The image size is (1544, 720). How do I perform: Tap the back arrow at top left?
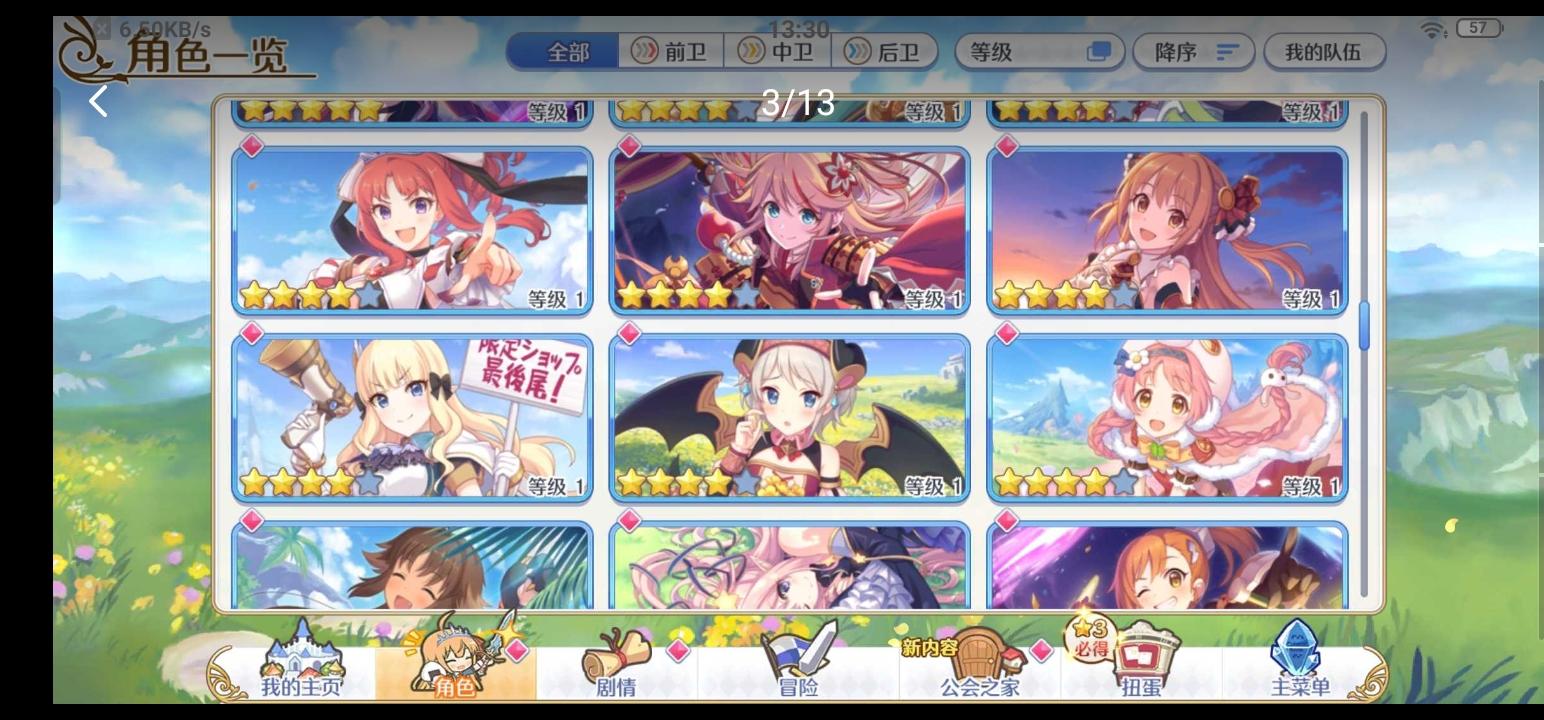click(x=99, y=100)
